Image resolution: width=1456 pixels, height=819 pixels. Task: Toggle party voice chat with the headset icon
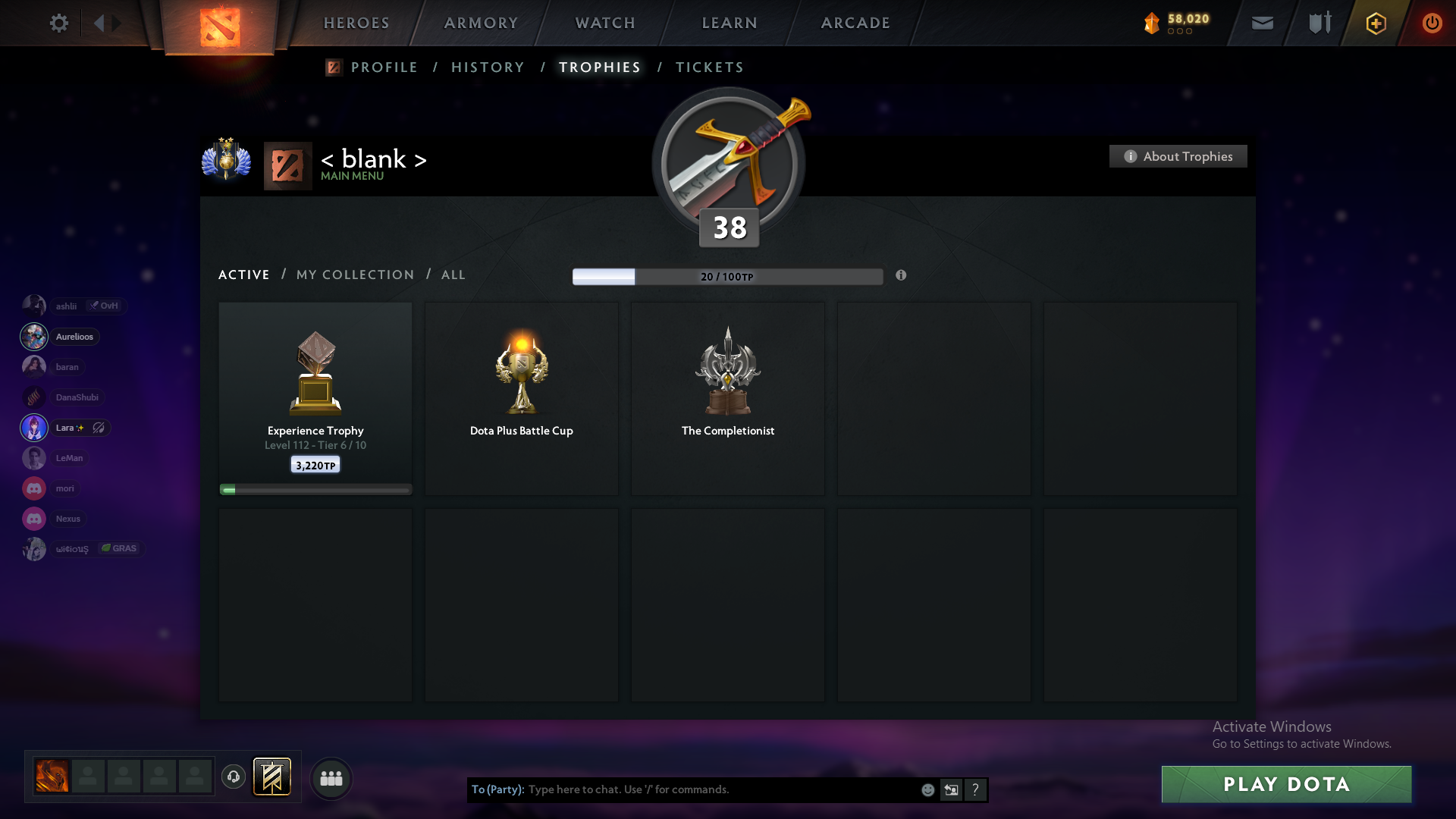point(234,777)
